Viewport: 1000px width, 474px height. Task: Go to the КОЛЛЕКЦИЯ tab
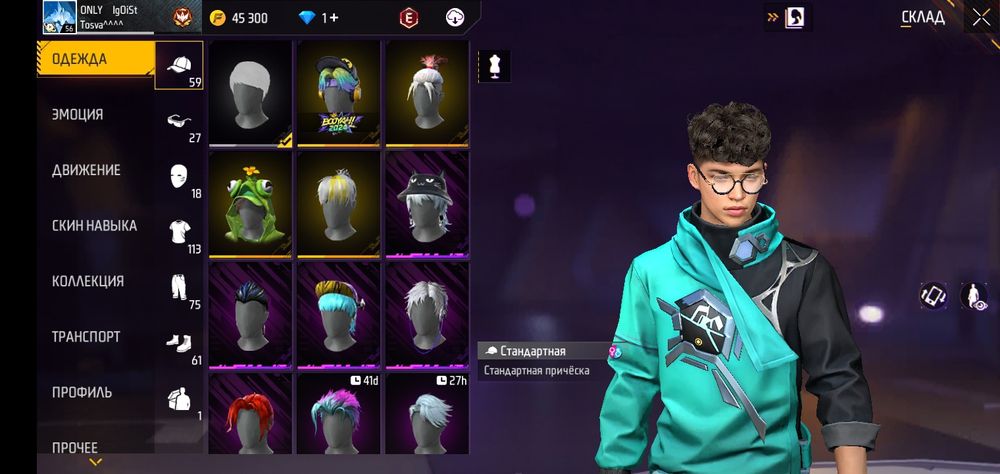(88, 282)
